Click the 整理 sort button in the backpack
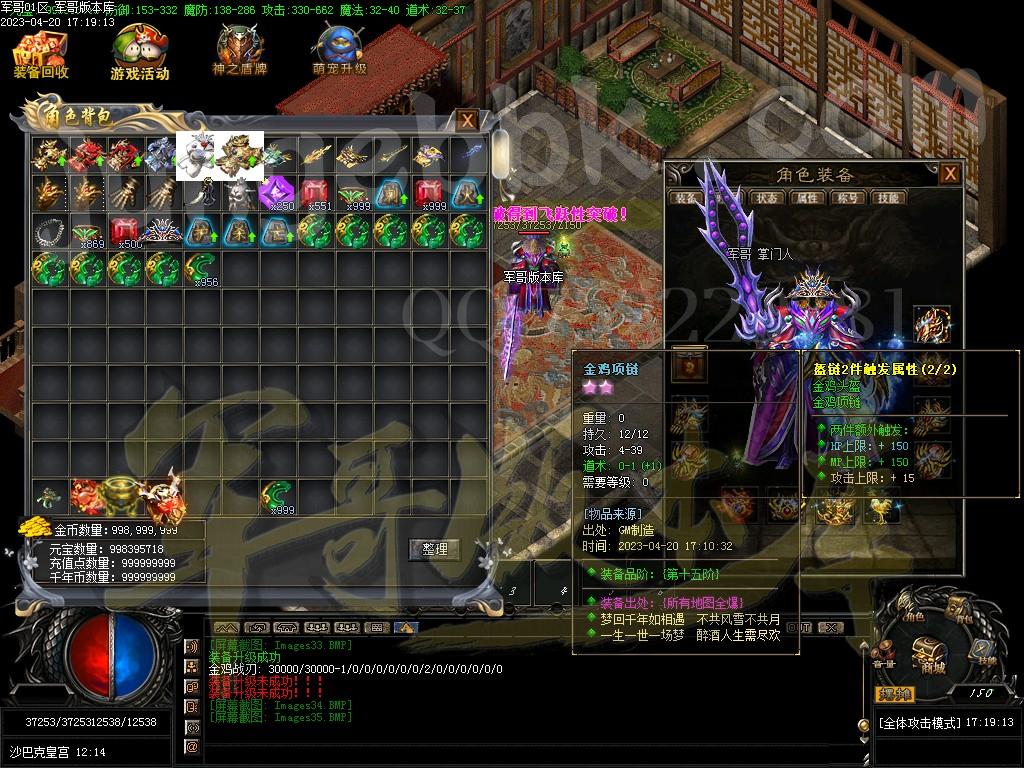 (x=435, y=549)
